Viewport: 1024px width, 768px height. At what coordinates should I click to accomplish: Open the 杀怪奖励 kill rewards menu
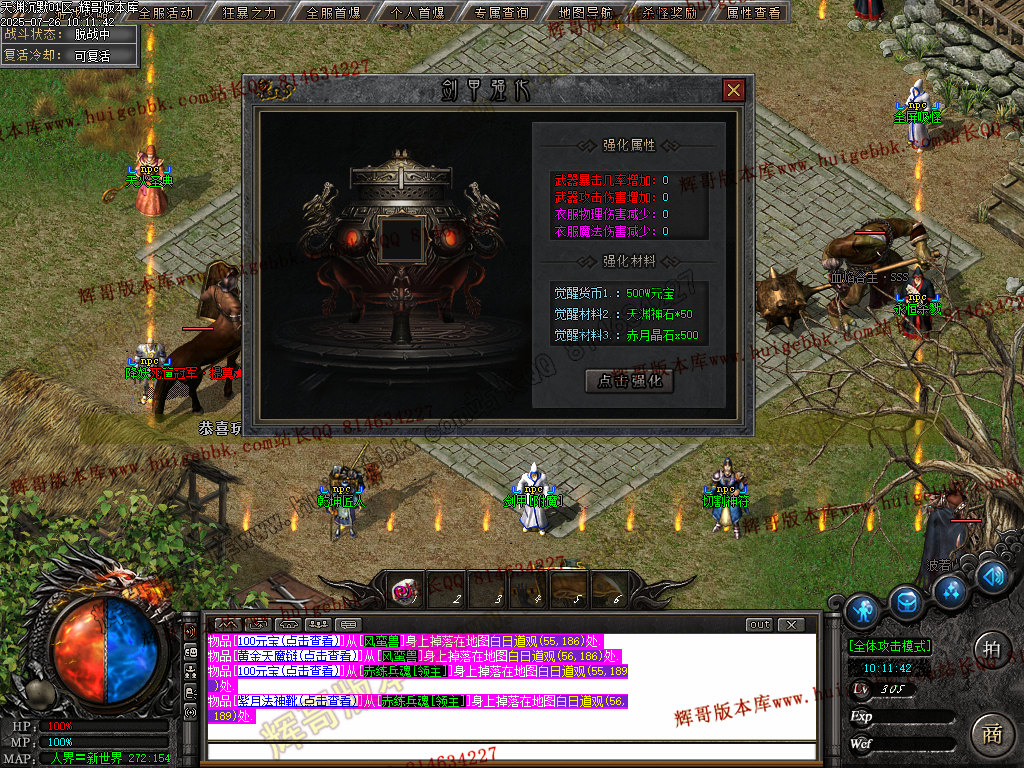click(x=669, y=13)
